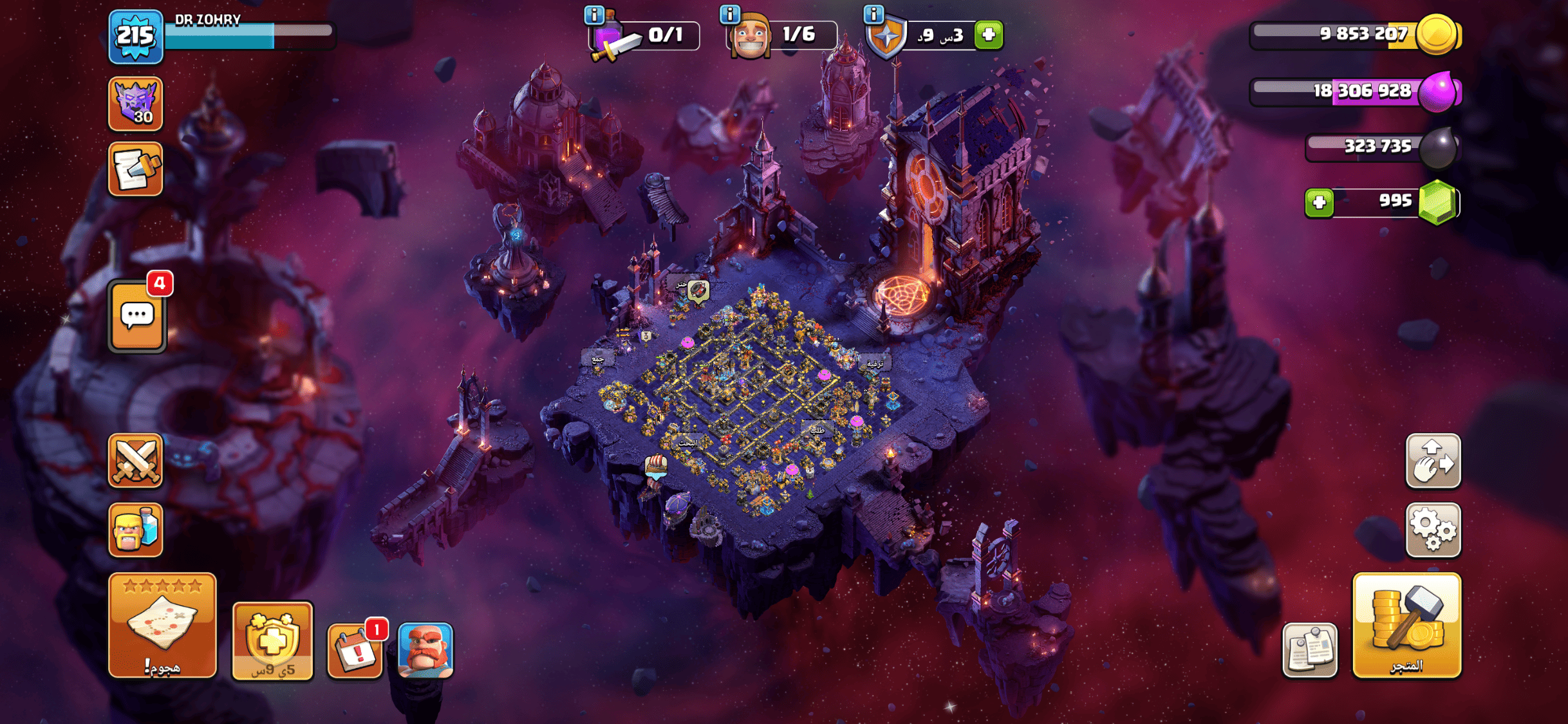Open the red-bearded builder portrait button
Screen dimensions: 1568x724
[x=425, y=650]
